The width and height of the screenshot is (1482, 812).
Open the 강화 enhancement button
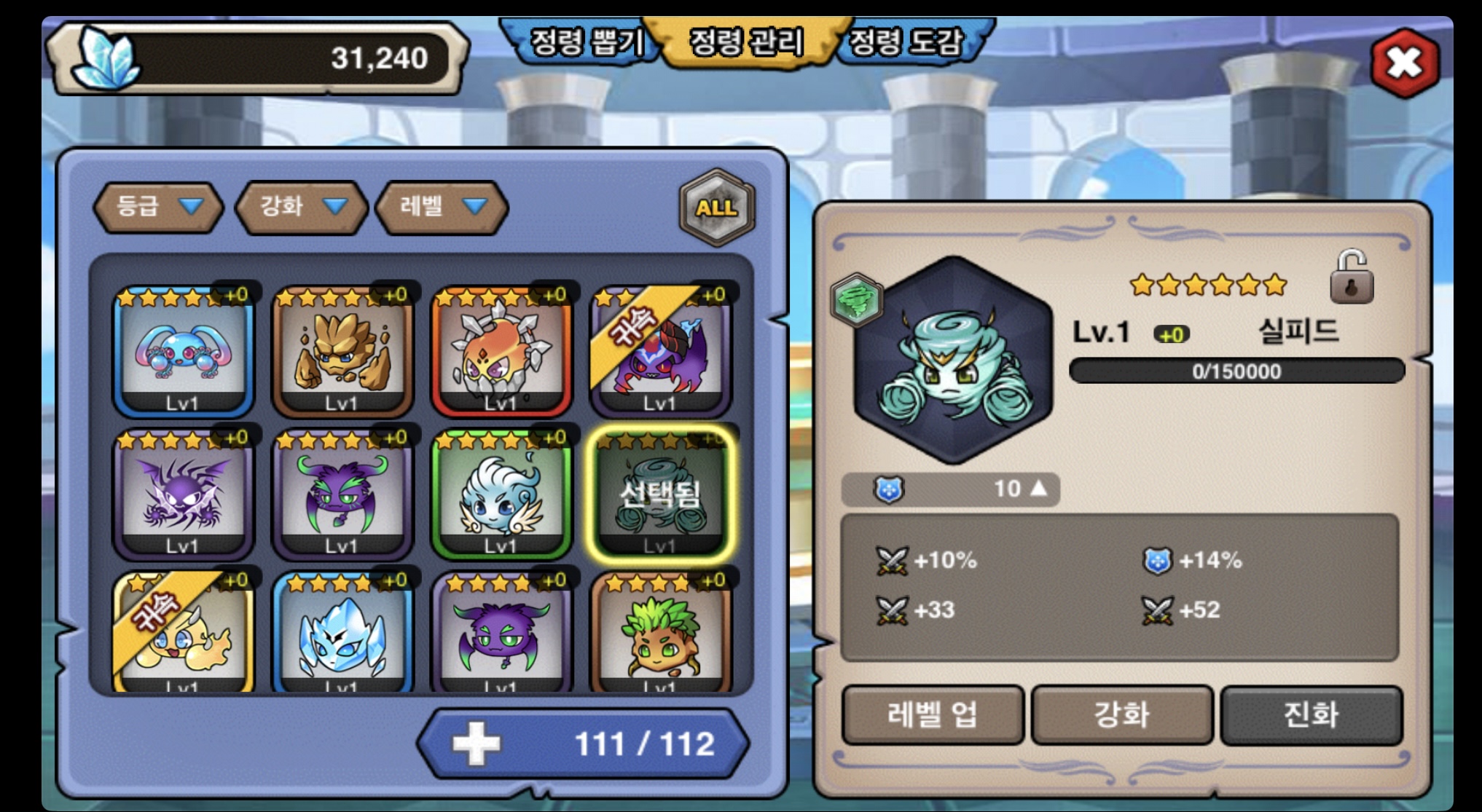coord(1122,714)
